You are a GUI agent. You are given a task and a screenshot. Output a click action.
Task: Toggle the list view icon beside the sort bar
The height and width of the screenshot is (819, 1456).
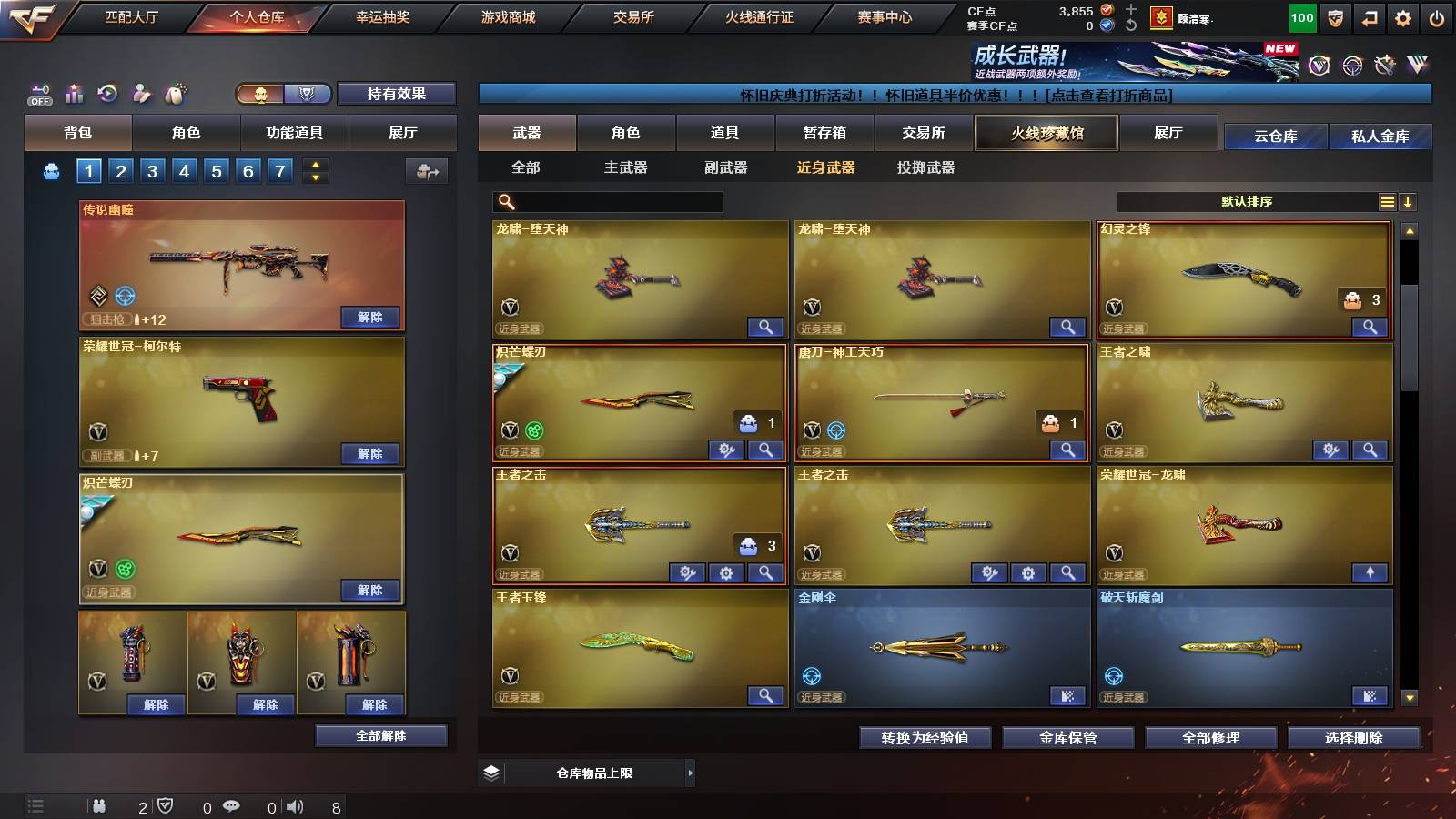[1387, 201]
